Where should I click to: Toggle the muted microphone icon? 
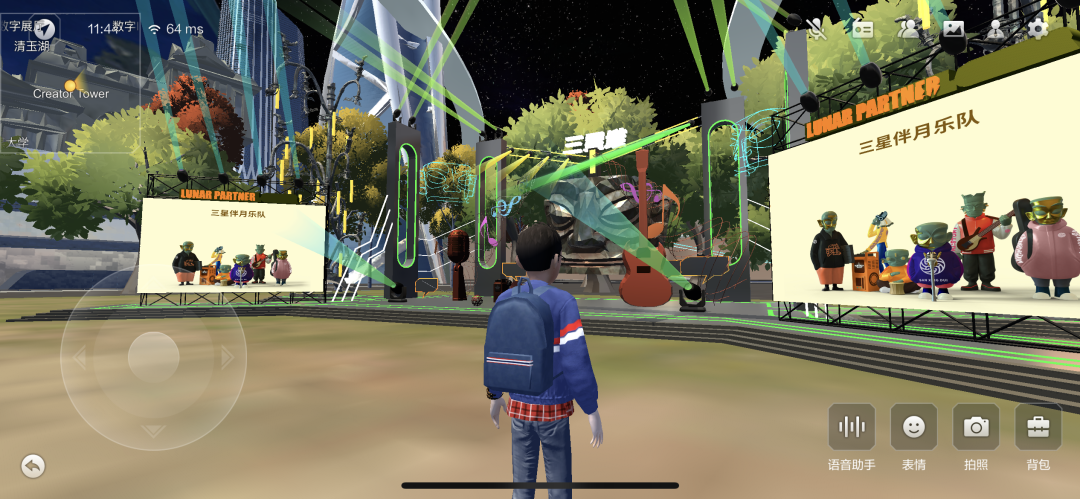pyautogui.click(x=817, y=28)
